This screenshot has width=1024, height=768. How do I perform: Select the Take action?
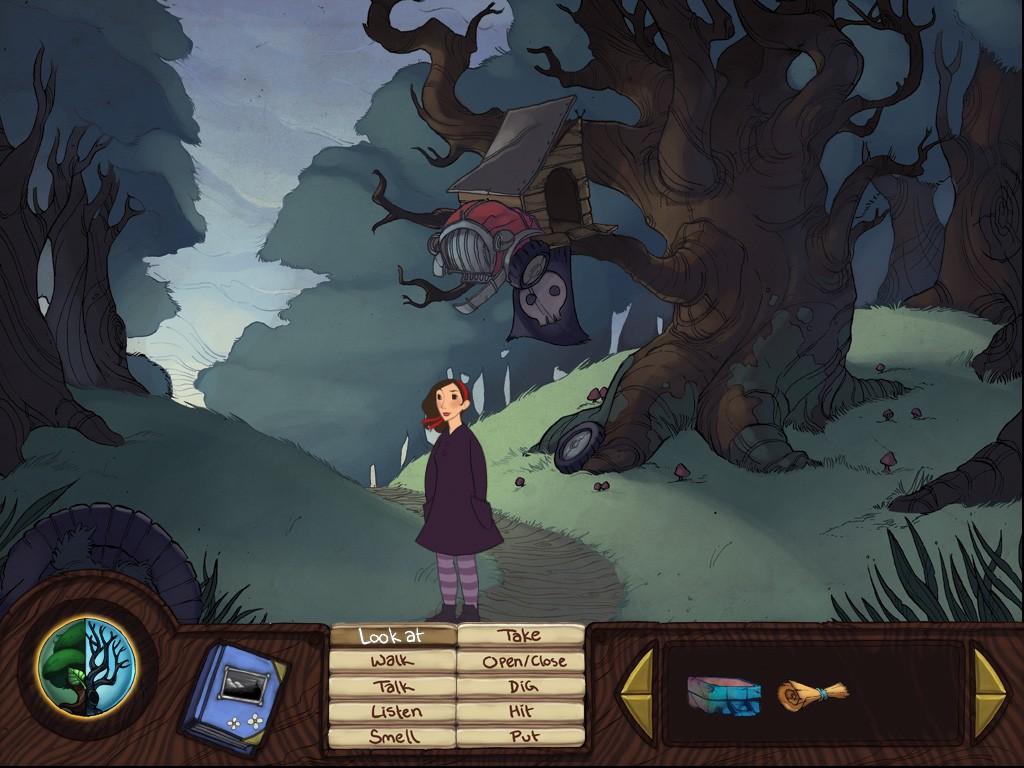pos(520,635)
